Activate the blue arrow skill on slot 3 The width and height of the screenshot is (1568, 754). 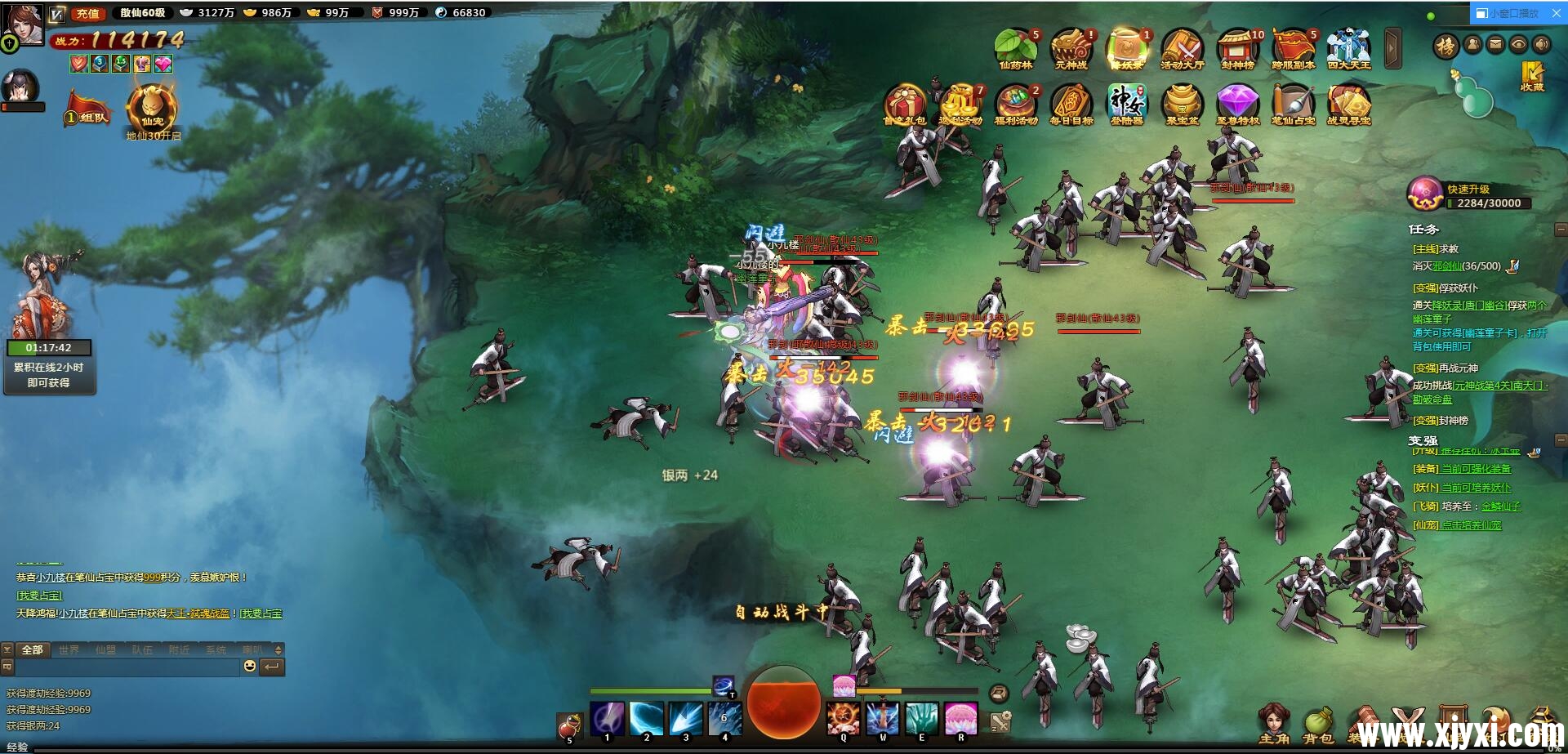[685, 718]
